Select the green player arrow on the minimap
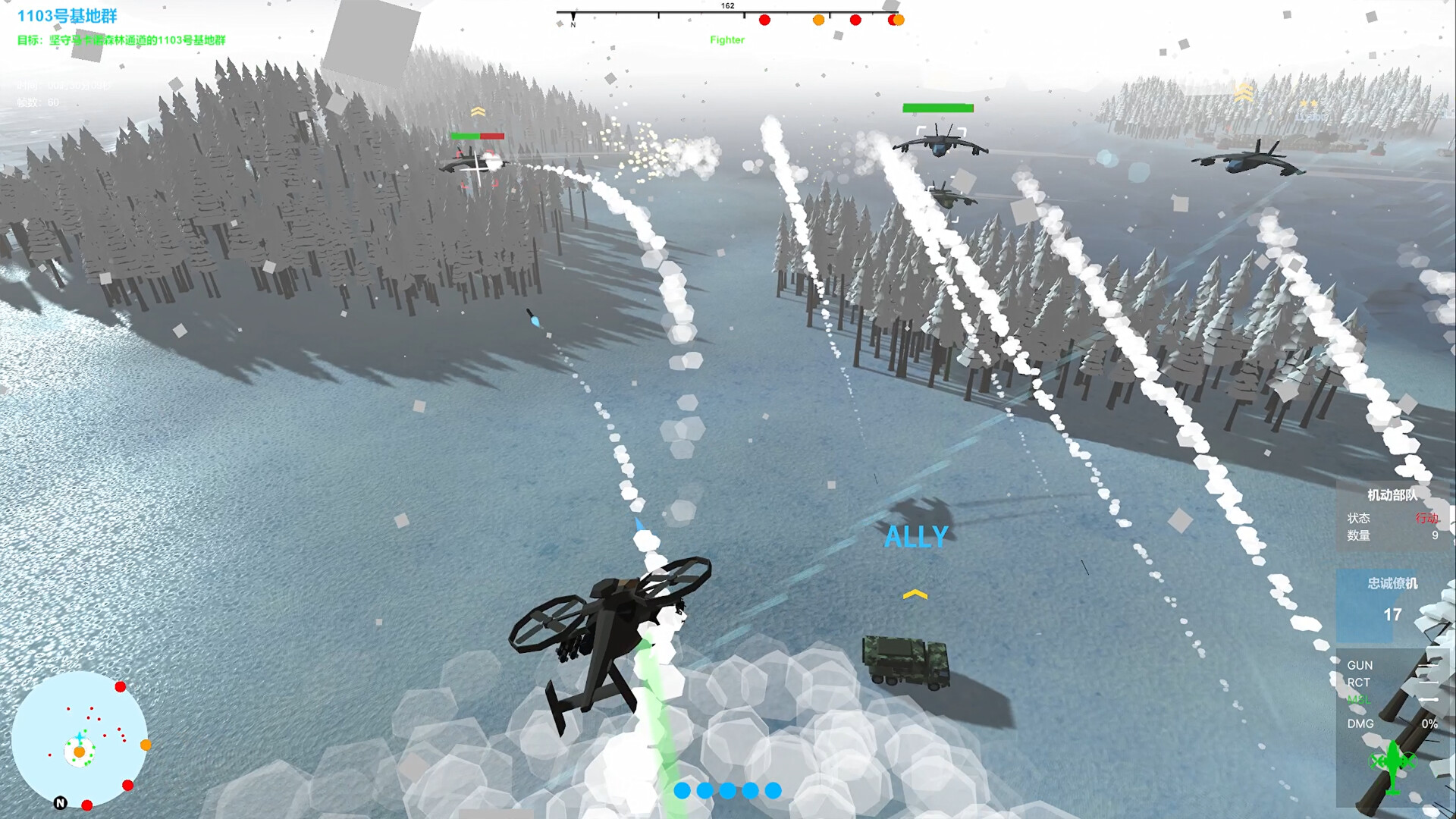Viewport: 1456px width, 819px height. (80, 736)
